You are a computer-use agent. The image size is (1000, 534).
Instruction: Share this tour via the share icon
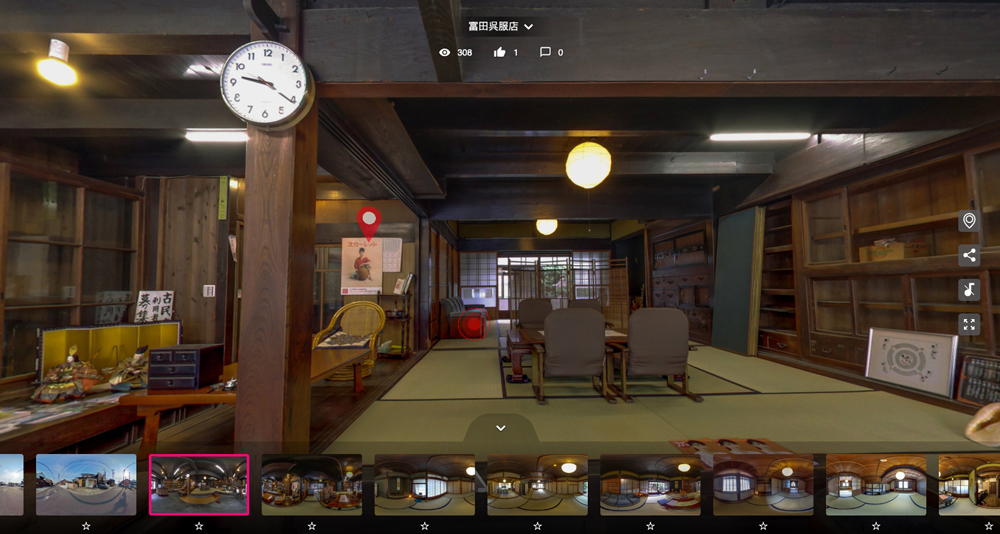pos(968,256)
